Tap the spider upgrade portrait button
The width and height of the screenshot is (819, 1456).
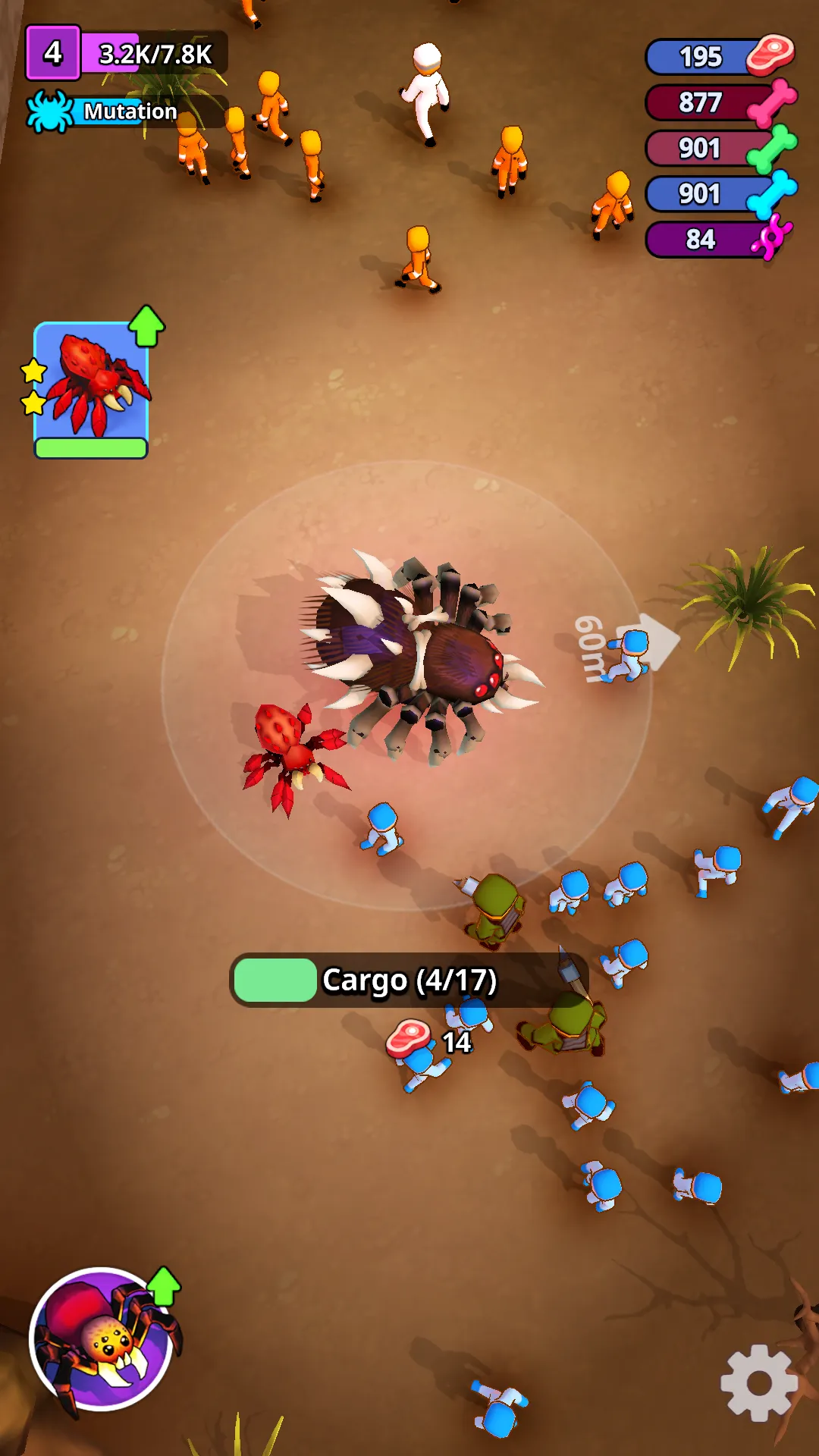pos(102,1339)
